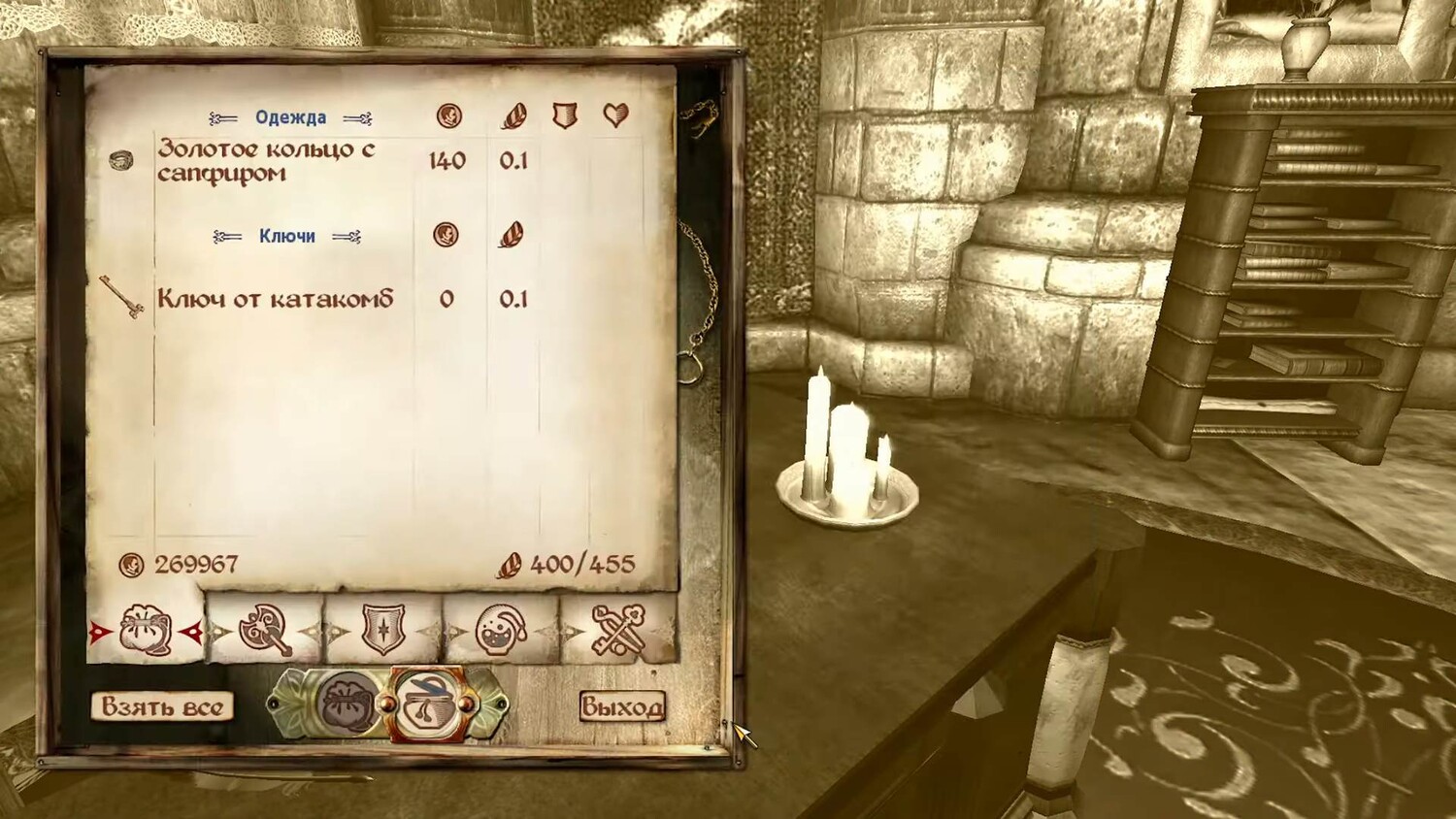Open the weapons axe tab

click(x=266, y=632)
